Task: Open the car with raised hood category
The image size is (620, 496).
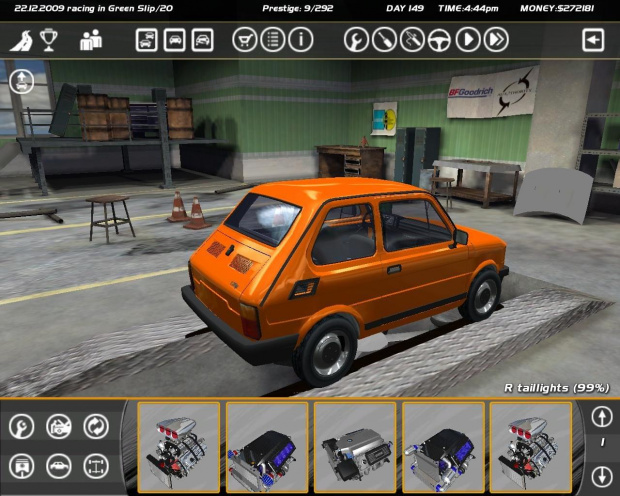Action: 58,427
